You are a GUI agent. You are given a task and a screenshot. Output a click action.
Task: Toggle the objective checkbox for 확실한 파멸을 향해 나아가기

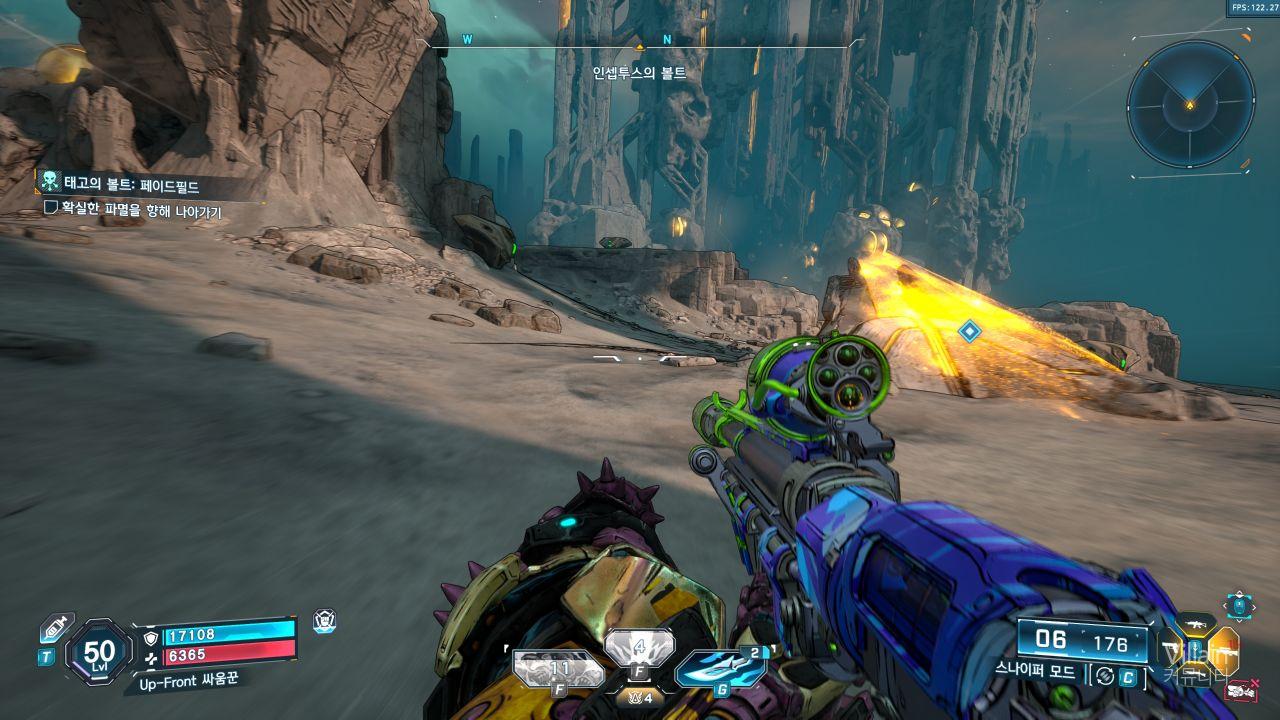51,208
